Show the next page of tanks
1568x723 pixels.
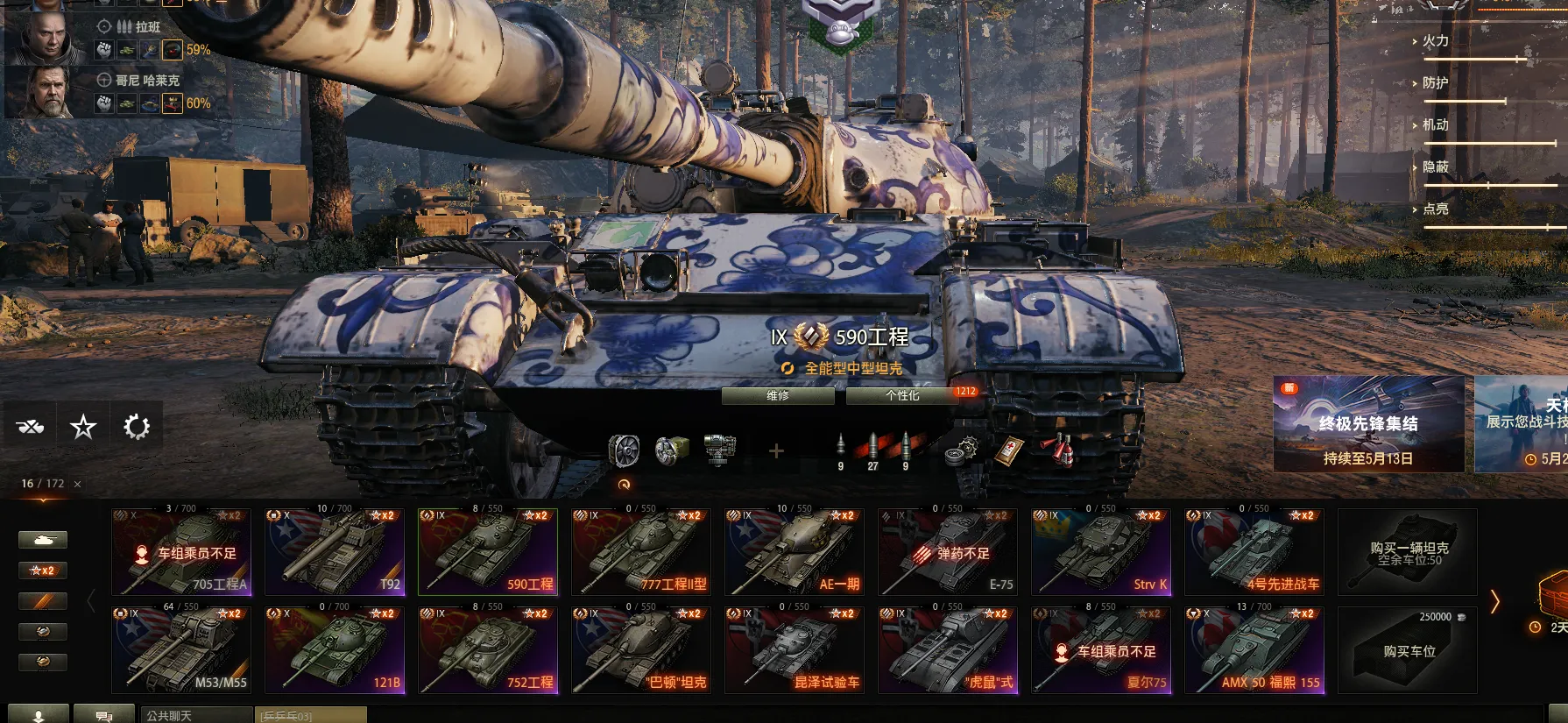pos(1495,602)
